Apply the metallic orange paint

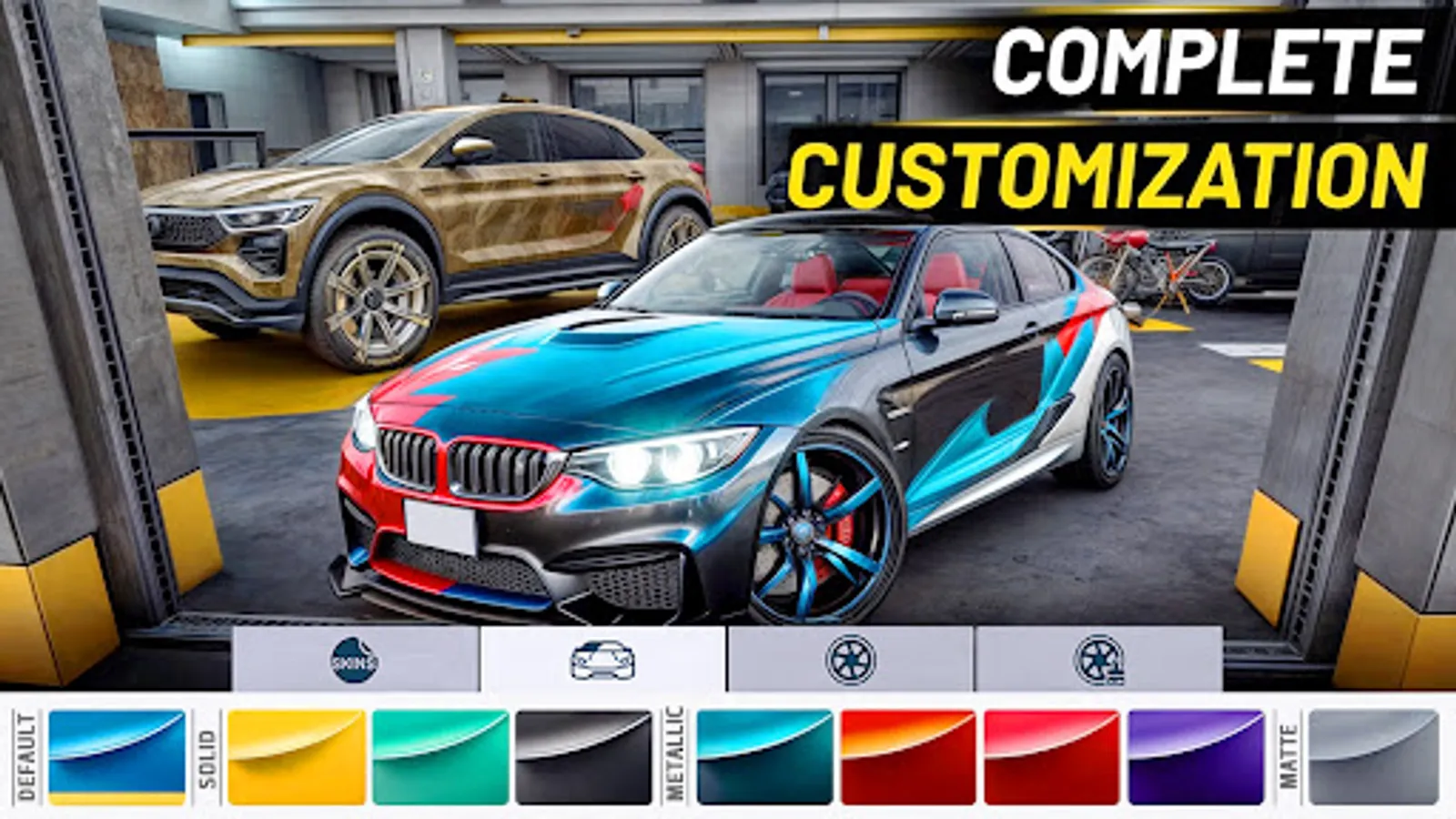tap(908, 753)
